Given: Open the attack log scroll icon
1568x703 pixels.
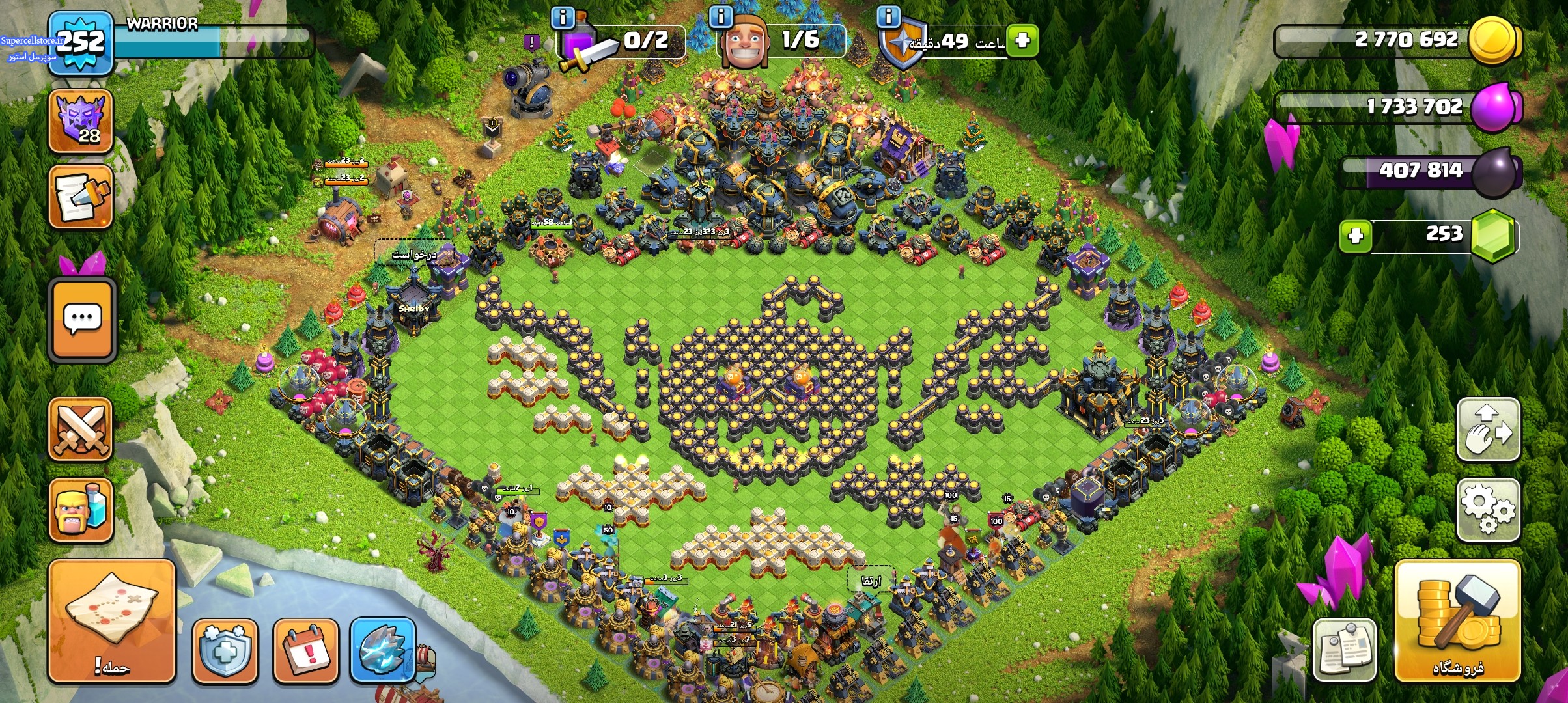Looking at the screenshot, I should click(81, 197).
